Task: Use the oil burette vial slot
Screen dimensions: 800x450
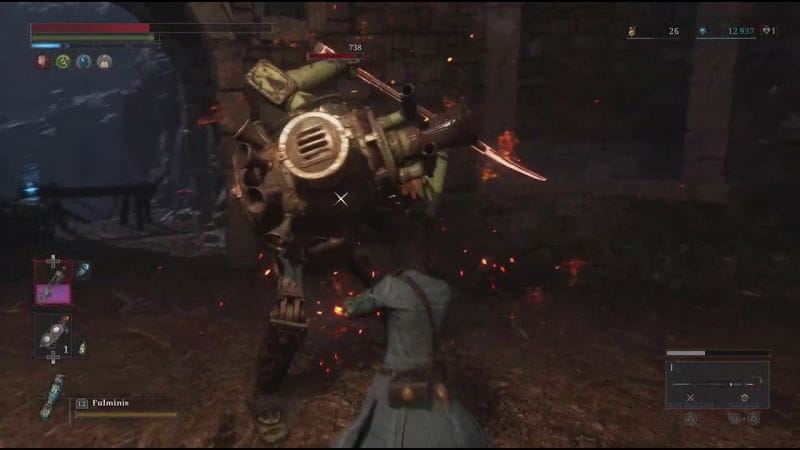Action: click(x=52, y=281)
